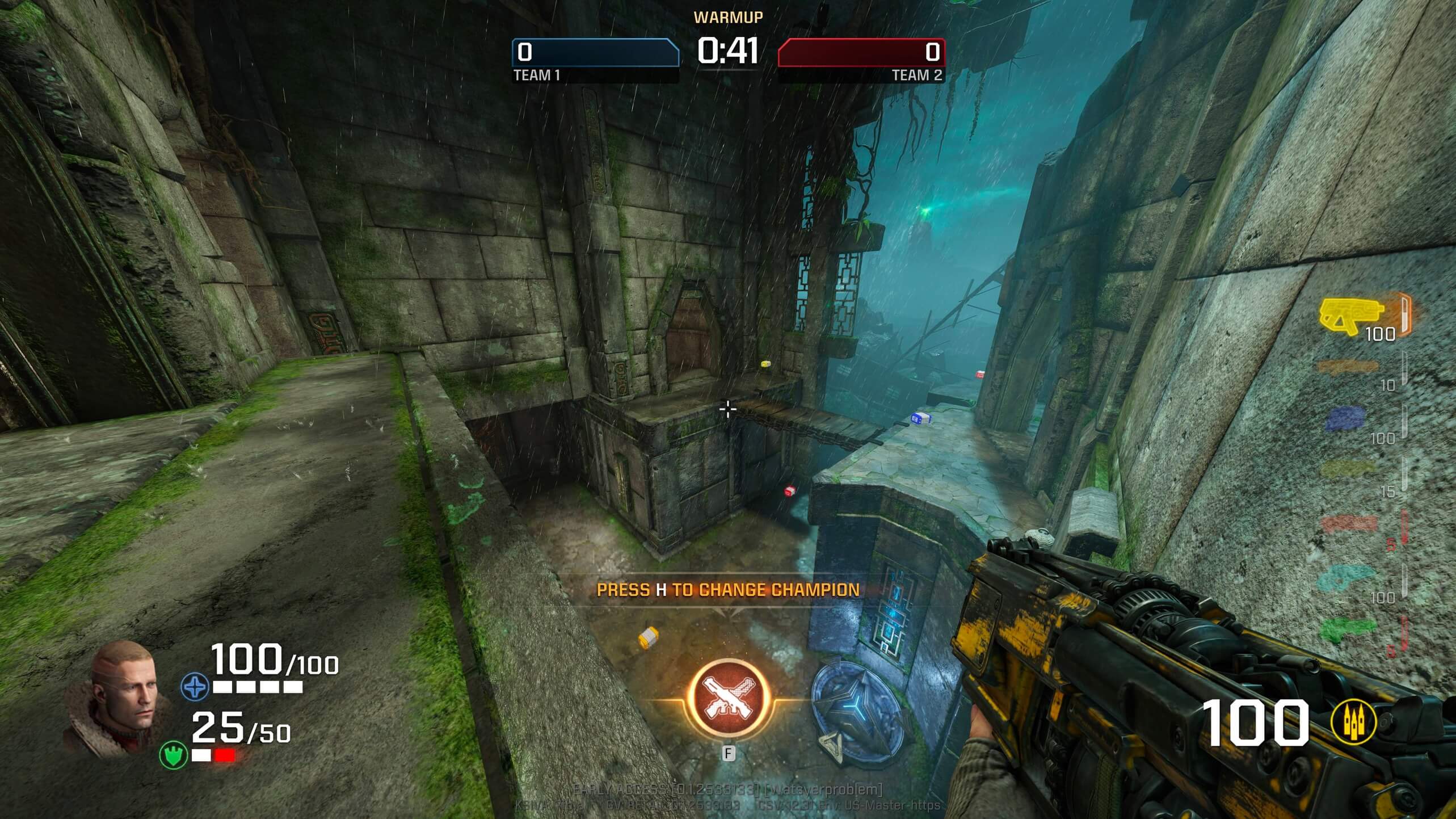Click the yellow bullets ammo type icon
The image size is (1456, 819).
tap(1353, 723)
